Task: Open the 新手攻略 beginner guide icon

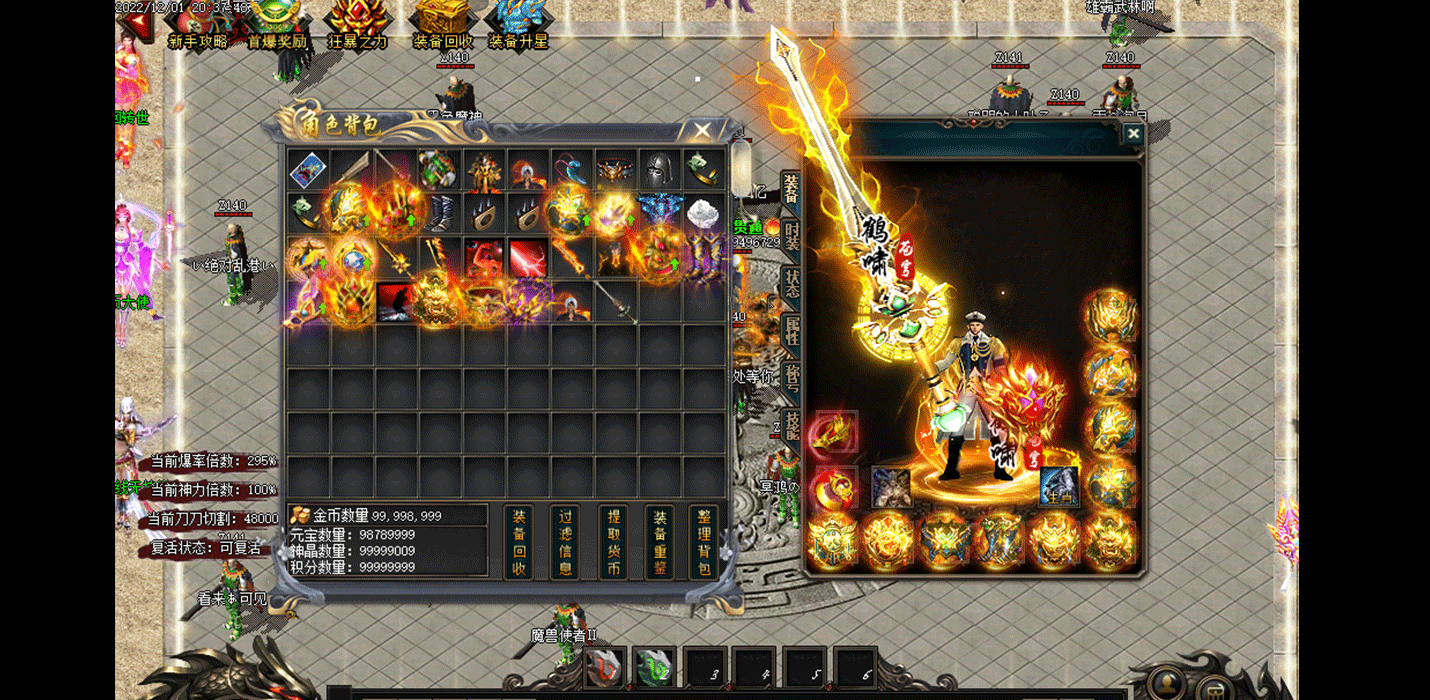Action: pyautogui.click(x=198, y=24)
